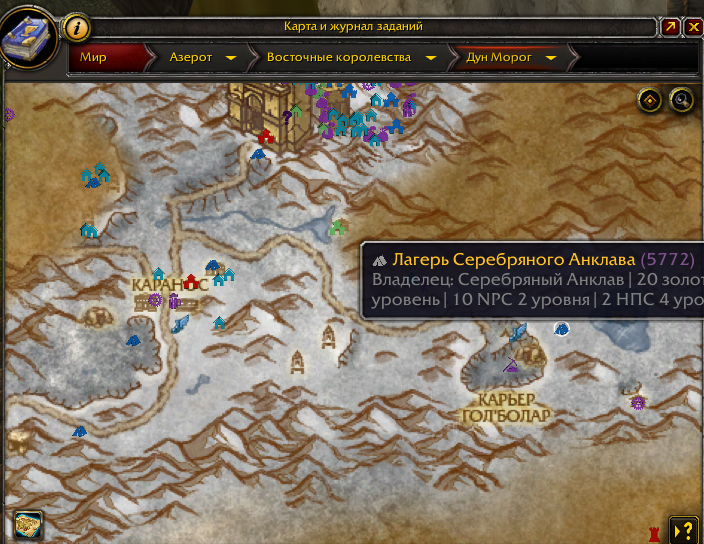Select the green camp marker near tooltip
704x544 pixels.
(x=337, y=228)
